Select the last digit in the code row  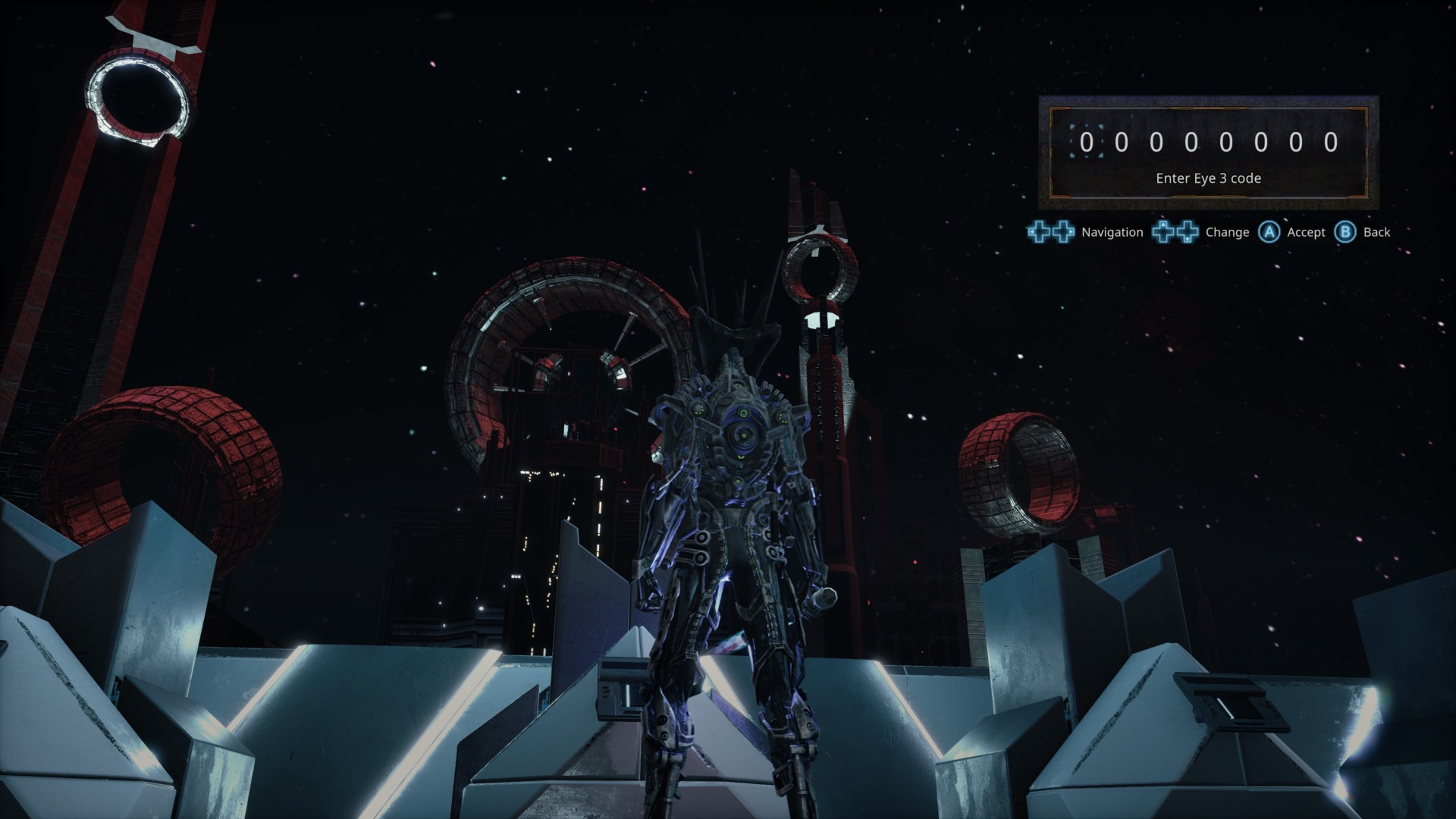tap(1330, 143)
